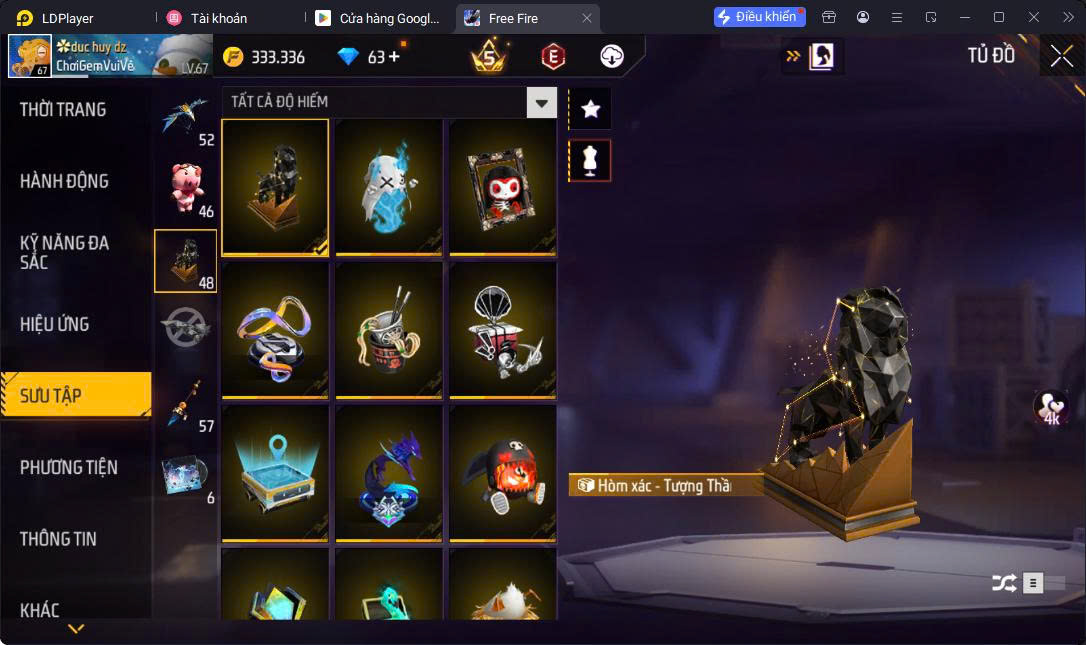Viewport: 1086px width, 645px height.
Task: Choose the framed red skull loot box
Action: pos(502,188)
